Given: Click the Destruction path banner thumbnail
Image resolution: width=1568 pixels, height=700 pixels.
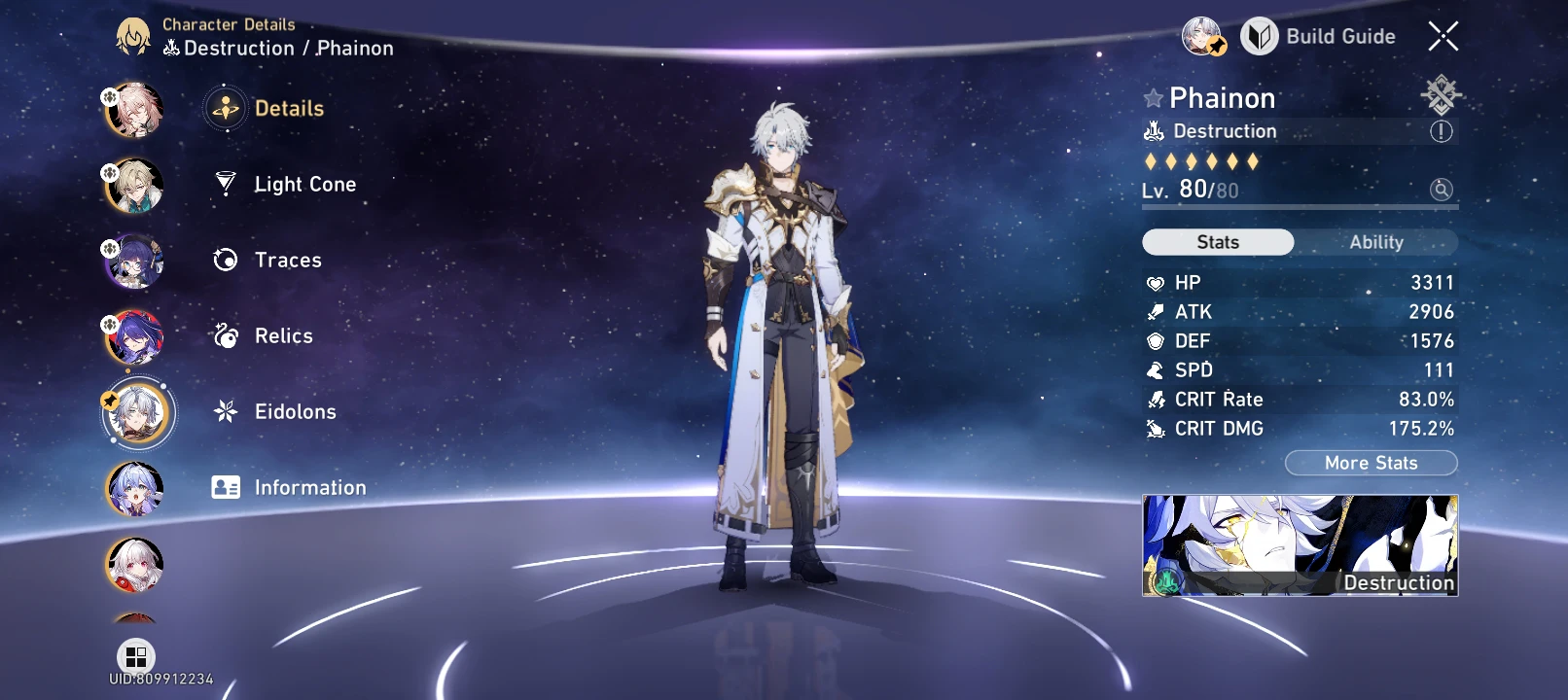Looking at the screenshot, I should [x=1300, y=546].
